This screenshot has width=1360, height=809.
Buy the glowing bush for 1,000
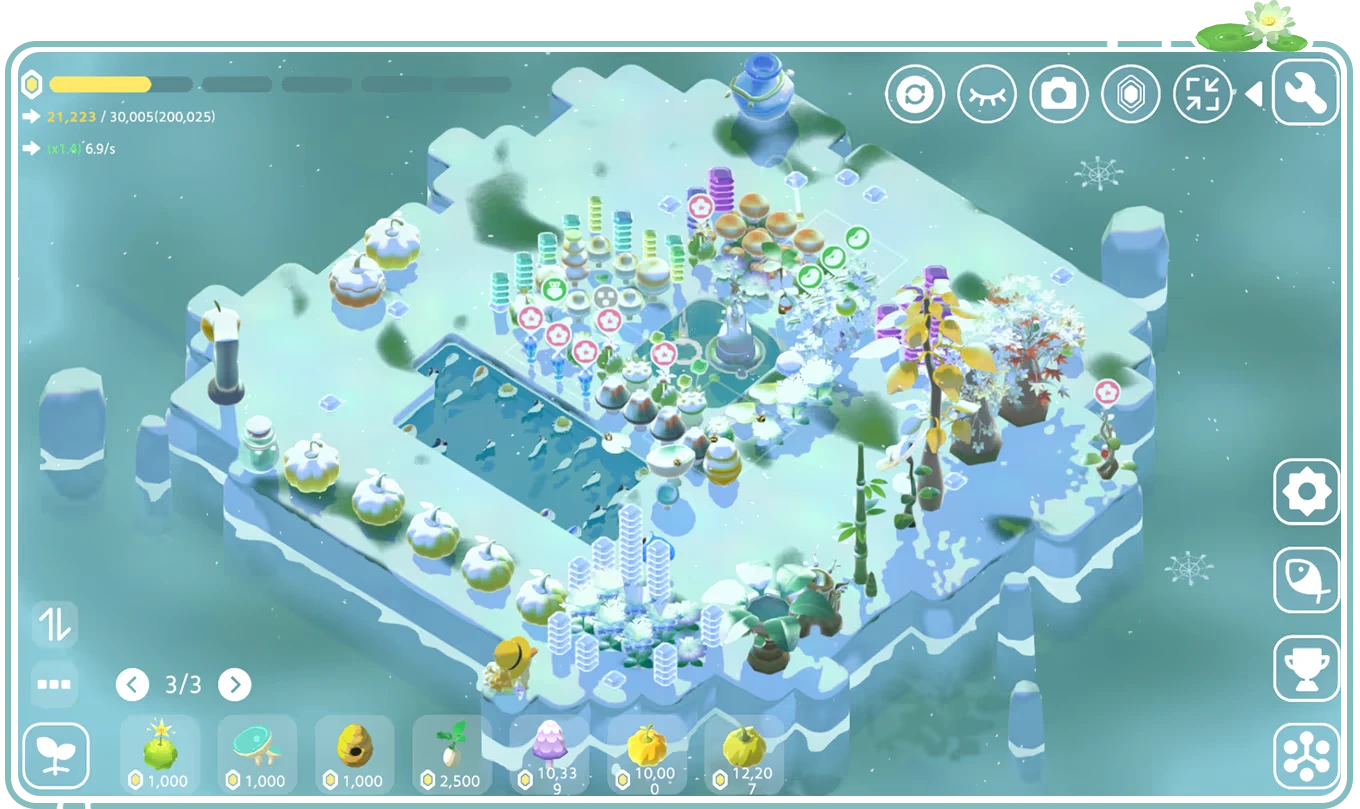159,753
